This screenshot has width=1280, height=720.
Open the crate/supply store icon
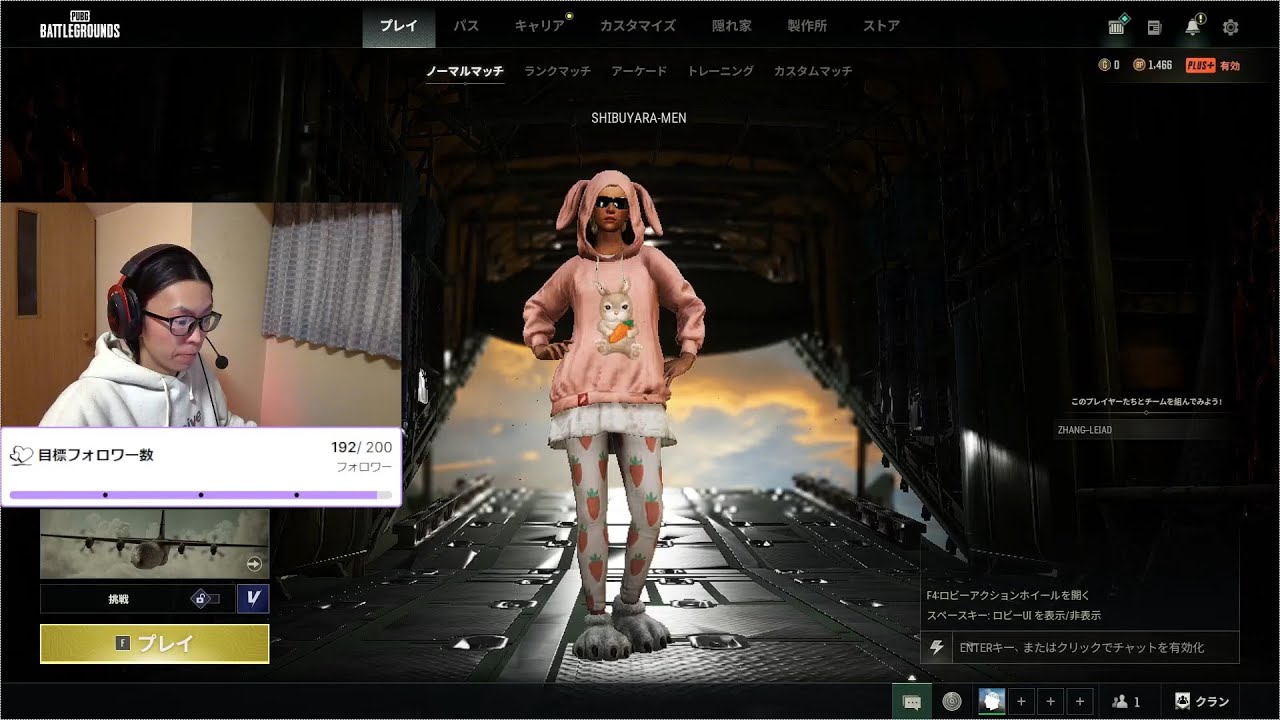coord(1115,27)
